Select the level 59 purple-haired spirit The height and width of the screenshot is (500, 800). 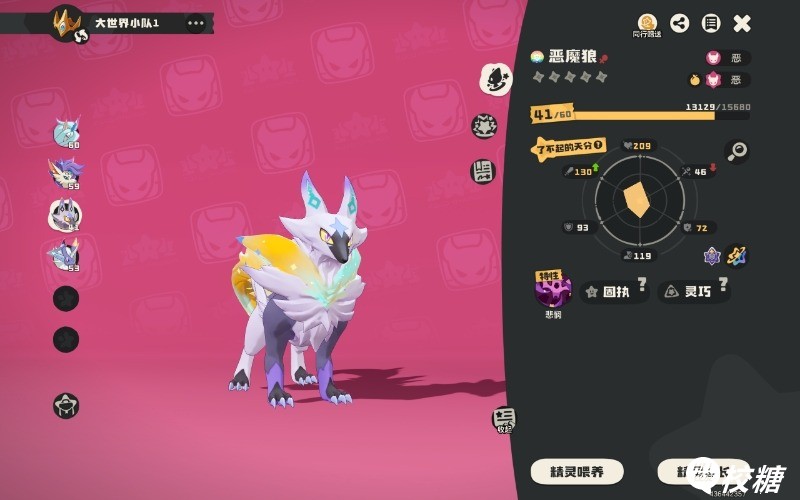[66, 172]
